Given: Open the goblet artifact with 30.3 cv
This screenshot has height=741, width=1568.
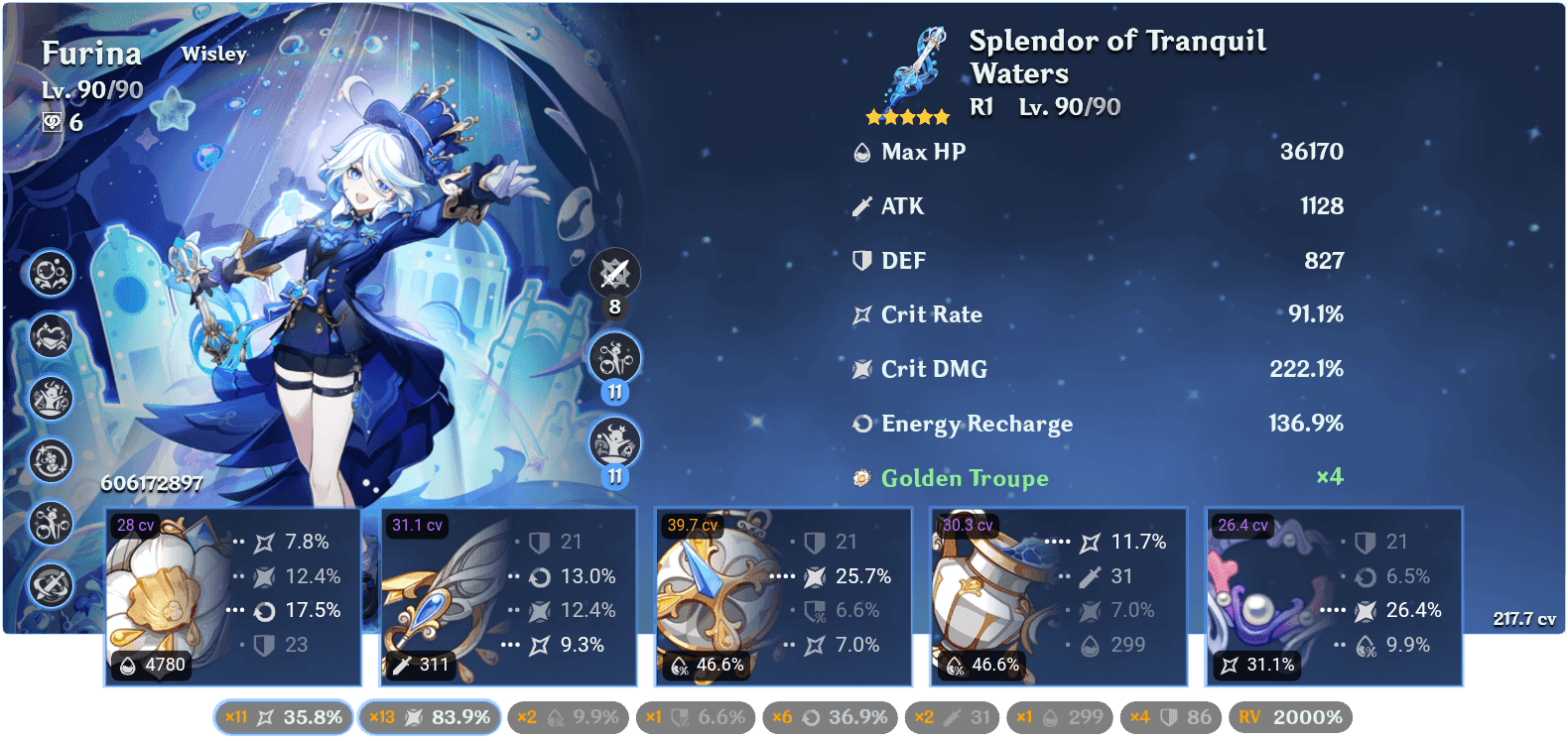Looking at the screenshot, I should [1058, 597].
